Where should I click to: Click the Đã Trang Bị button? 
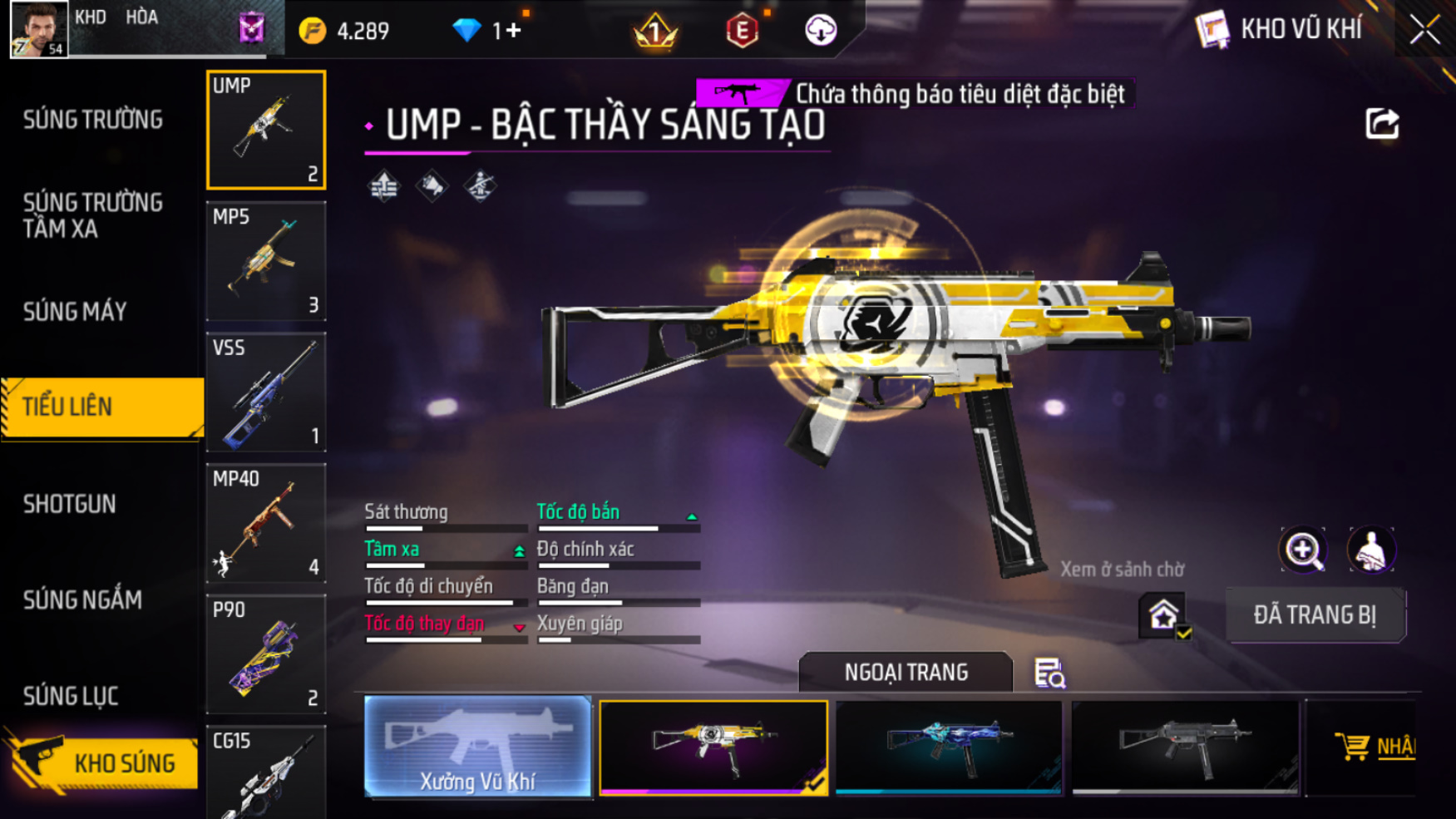click(x=1315, y=615)
